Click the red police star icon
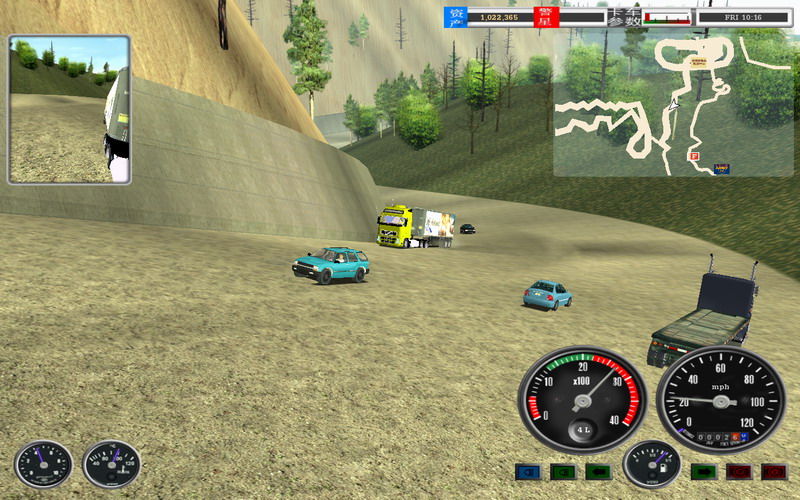This screenshot has width=800, height=500. point(546,16)
